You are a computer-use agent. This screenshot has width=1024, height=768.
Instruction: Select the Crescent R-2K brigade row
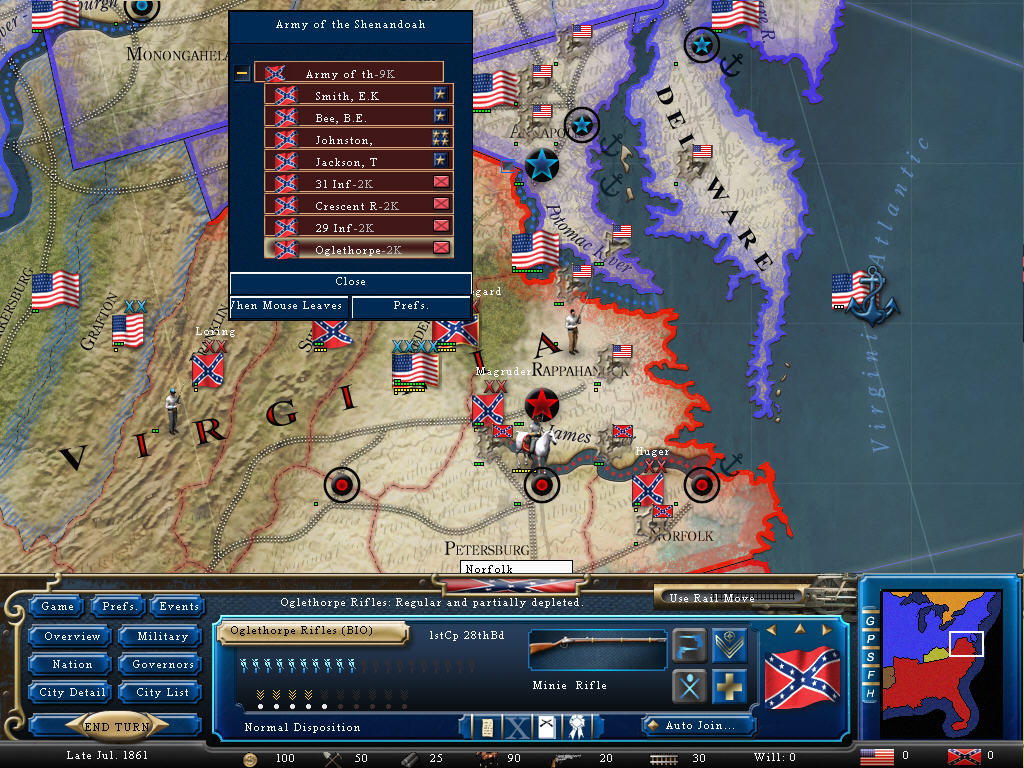point(358,205)
